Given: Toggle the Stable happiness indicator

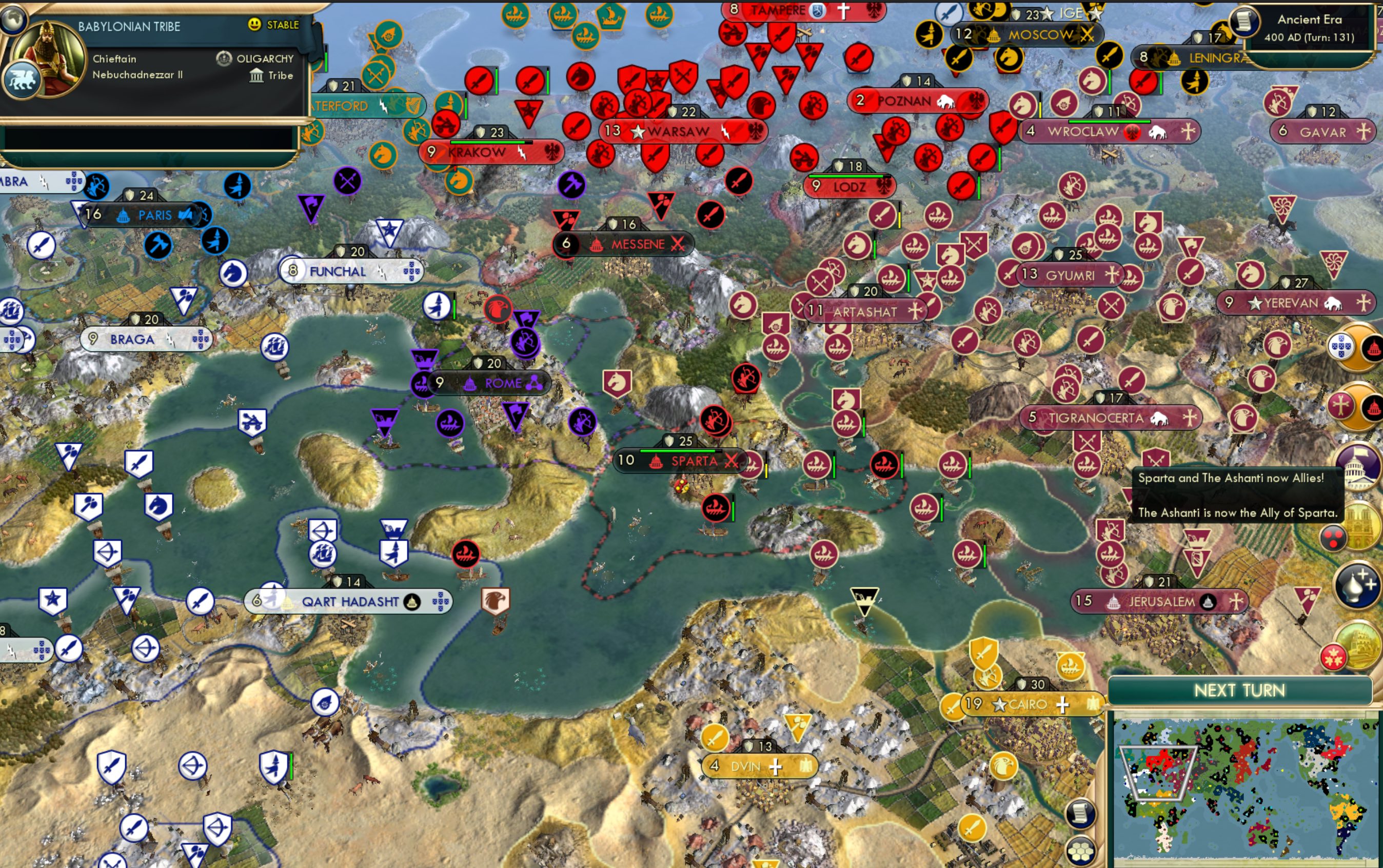Looking at the screenshot, I should (273, 25).
